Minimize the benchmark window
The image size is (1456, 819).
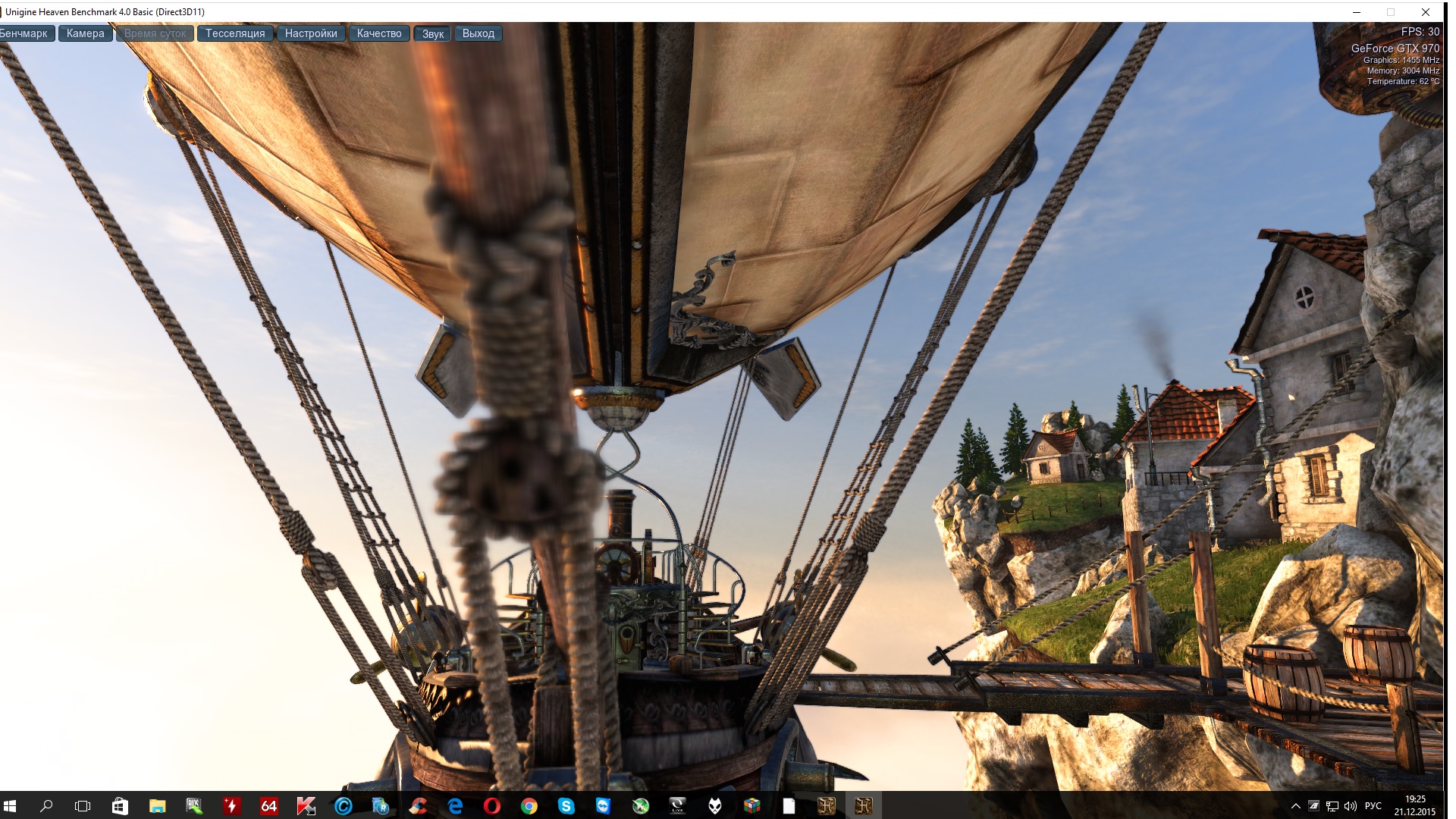[x=1357, y=12]
